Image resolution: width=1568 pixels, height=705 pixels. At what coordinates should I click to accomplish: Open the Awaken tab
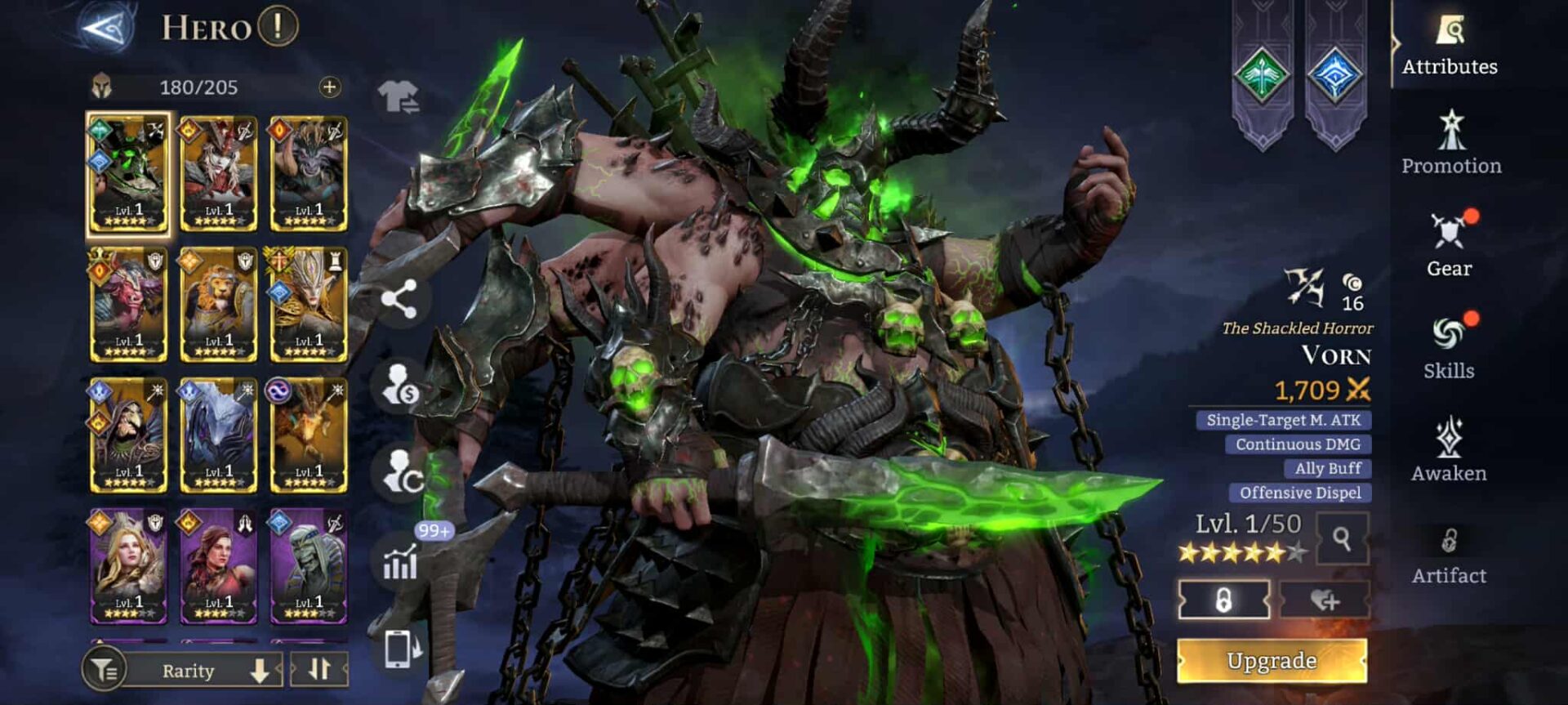pyautogui.click(x=1450, y=450)
